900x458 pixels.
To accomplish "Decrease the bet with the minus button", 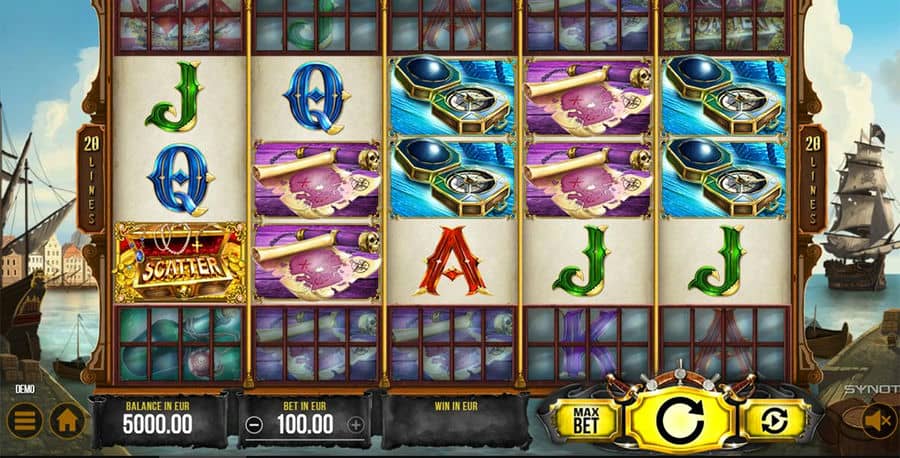I will click(x=254, y=423).
